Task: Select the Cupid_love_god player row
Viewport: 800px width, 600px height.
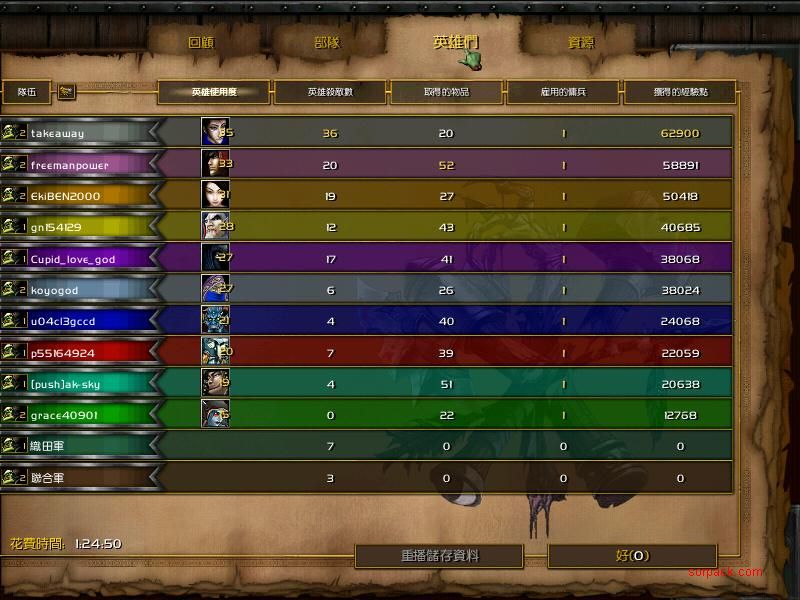Action: point(73,259)
